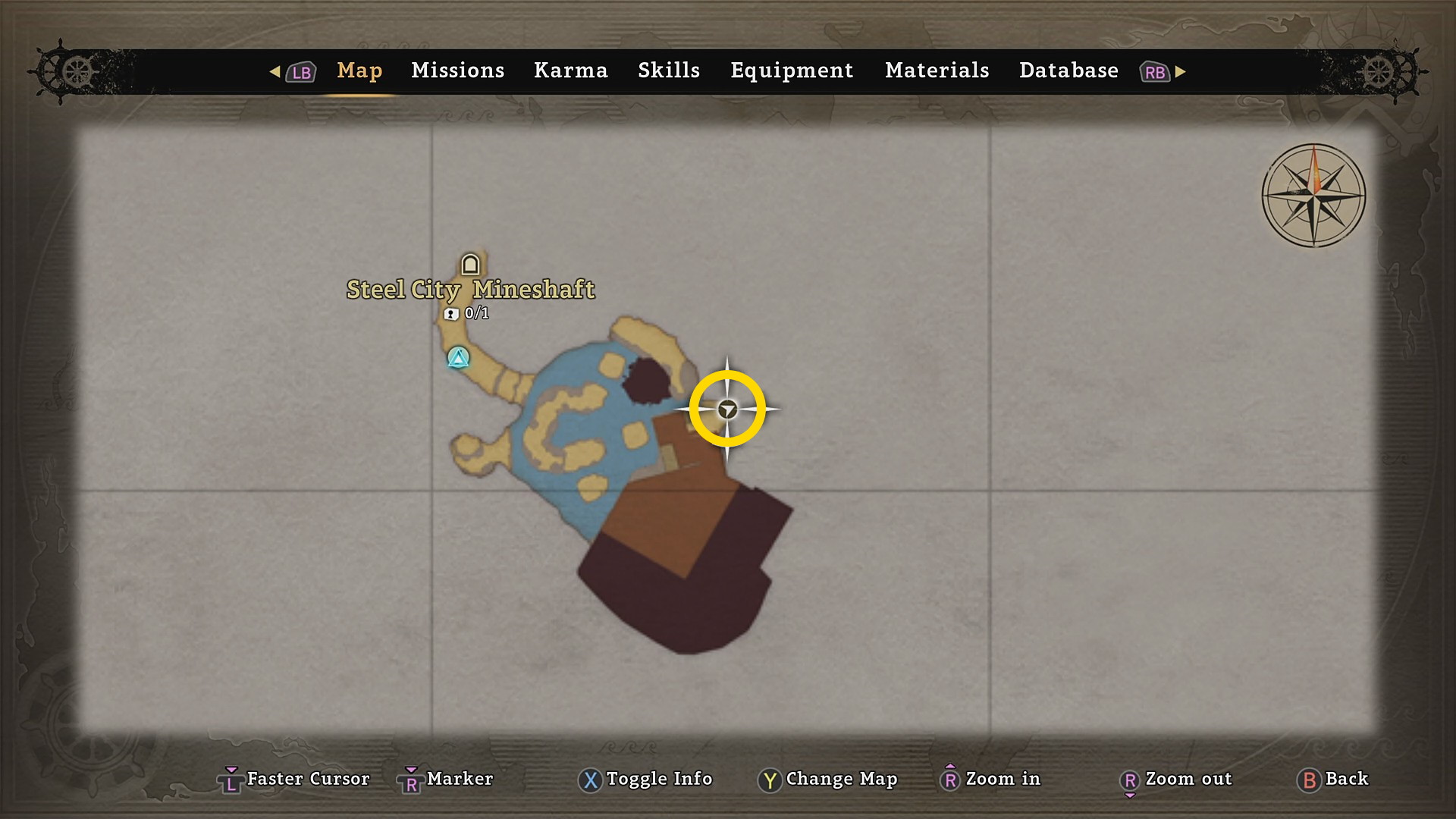Open the Equipment tab
This screenshot has width=1456, height=819.
click(791, 71)
